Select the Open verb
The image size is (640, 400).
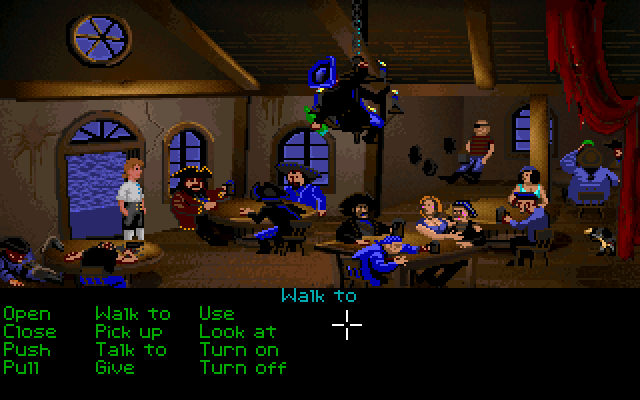tap(26, 315)
